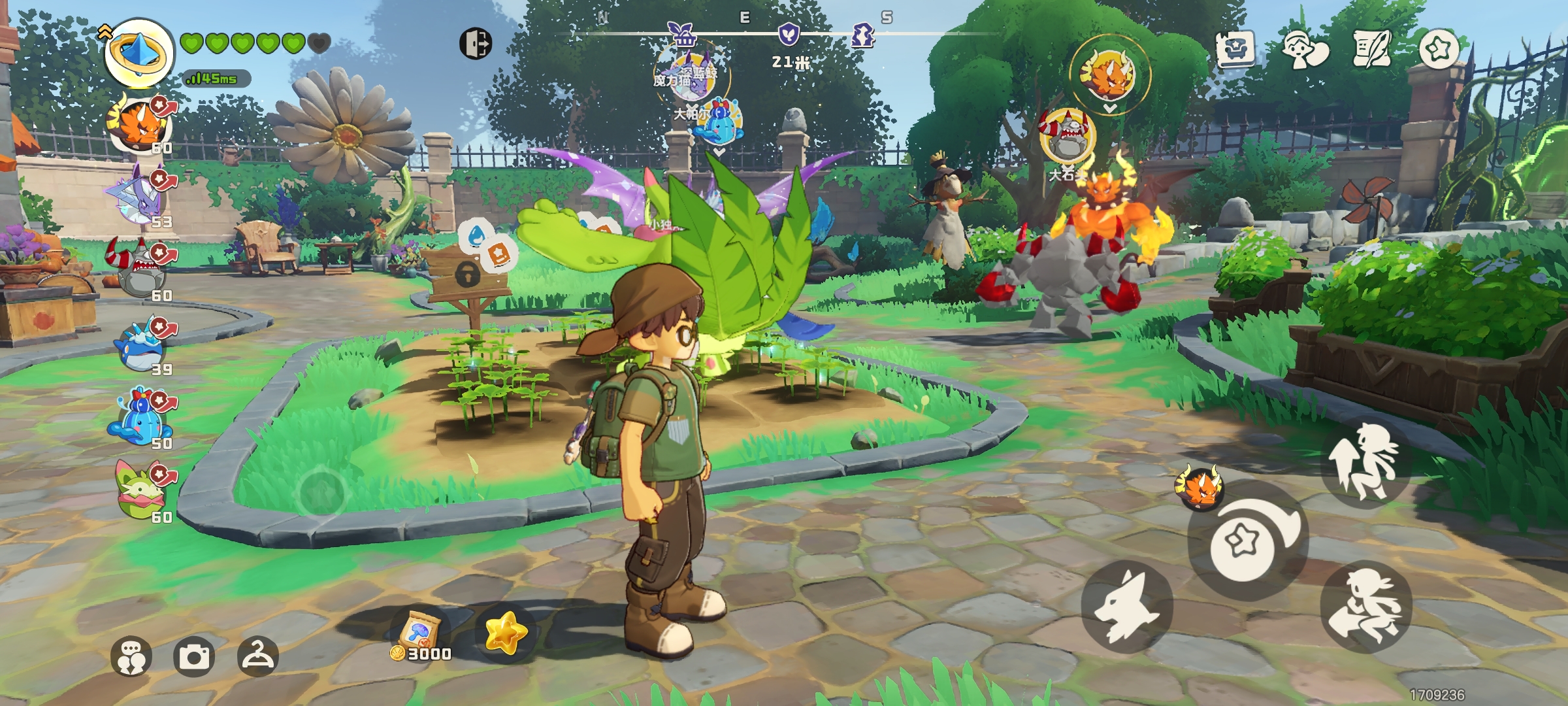Open the clothes hanger wardrobe
The image size is (1568, 706).
click(257, 656)
